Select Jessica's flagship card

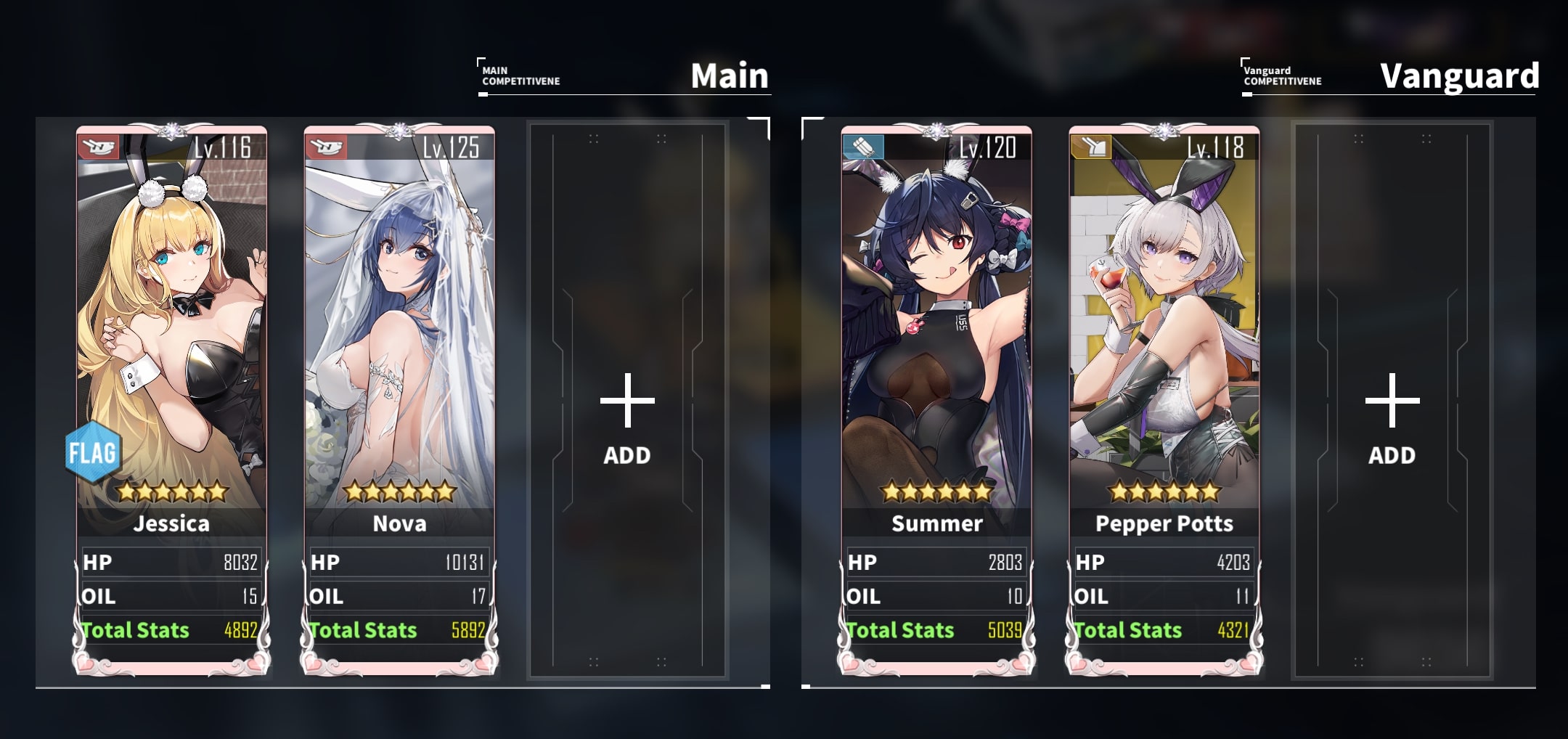(x=172, y=327)
